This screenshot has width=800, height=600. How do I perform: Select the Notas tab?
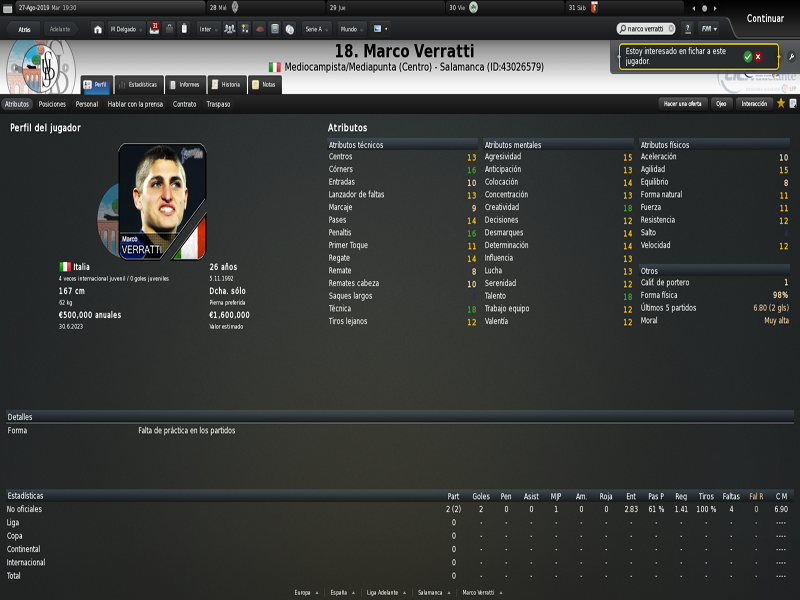click(x=263, y=85)
